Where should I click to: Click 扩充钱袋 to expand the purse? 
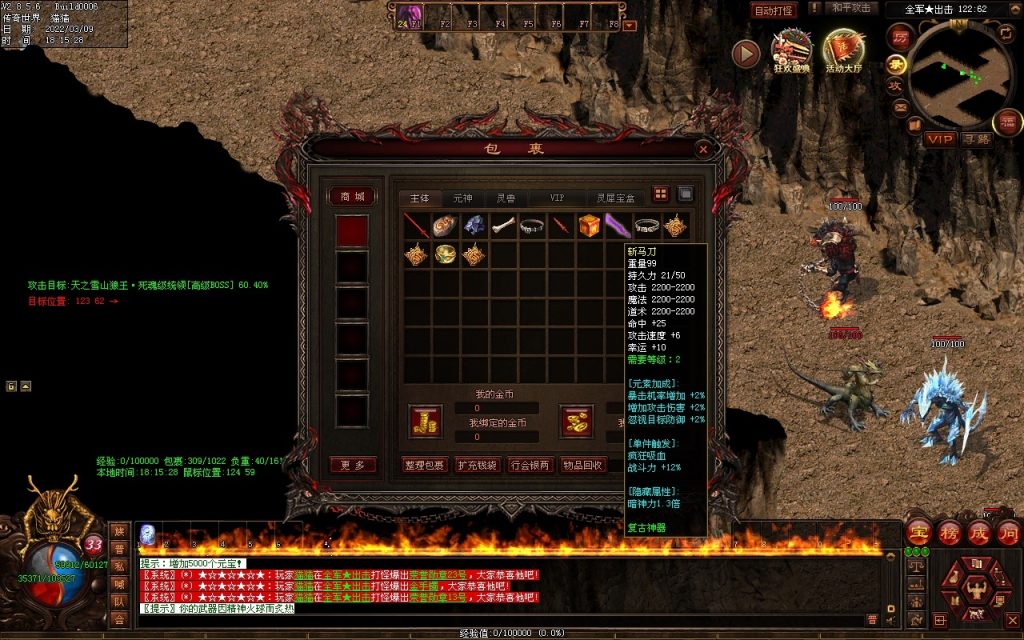tap(477, 465)
